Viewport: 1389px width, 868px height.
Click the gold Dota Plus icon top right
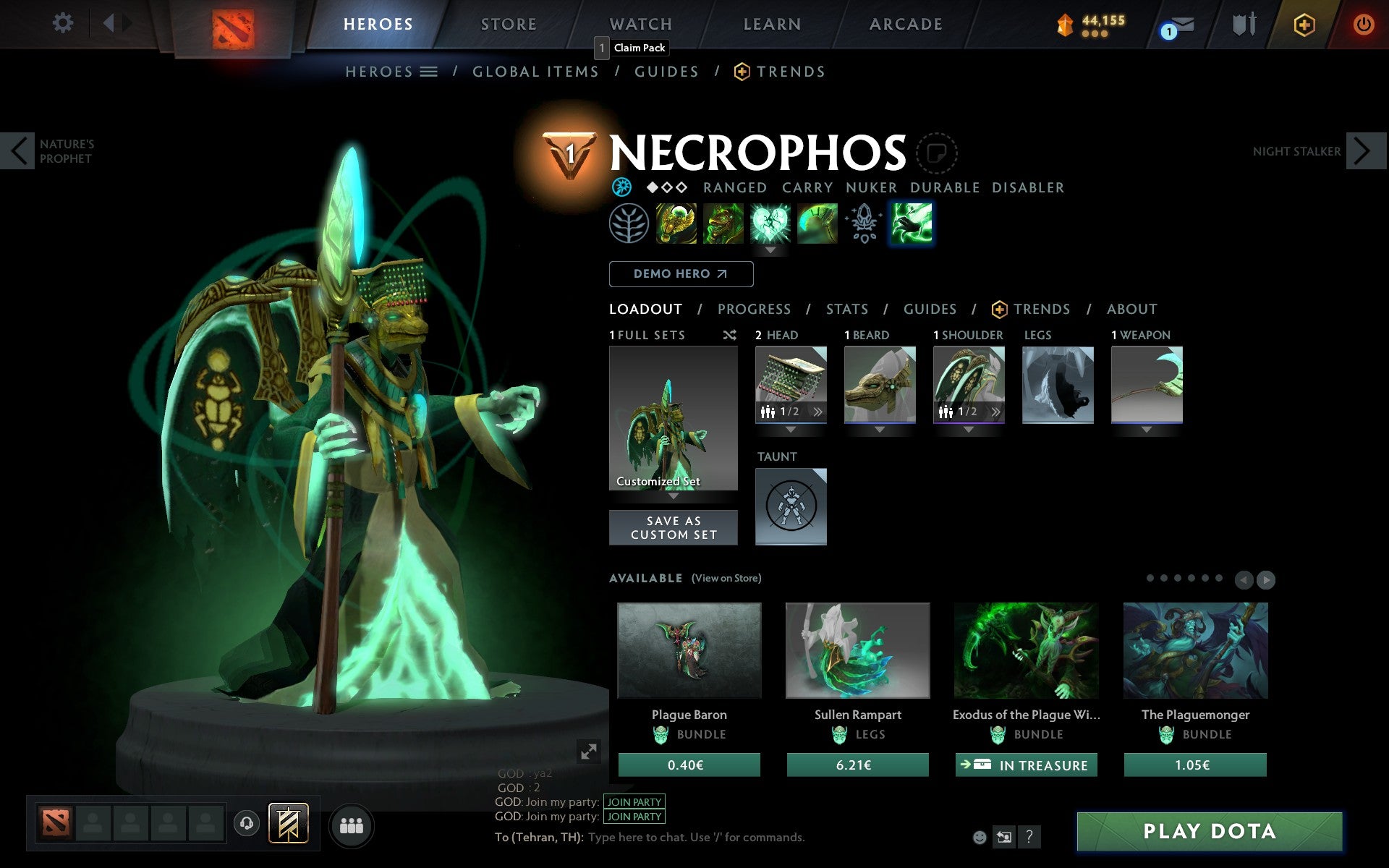pos(1303,24)
